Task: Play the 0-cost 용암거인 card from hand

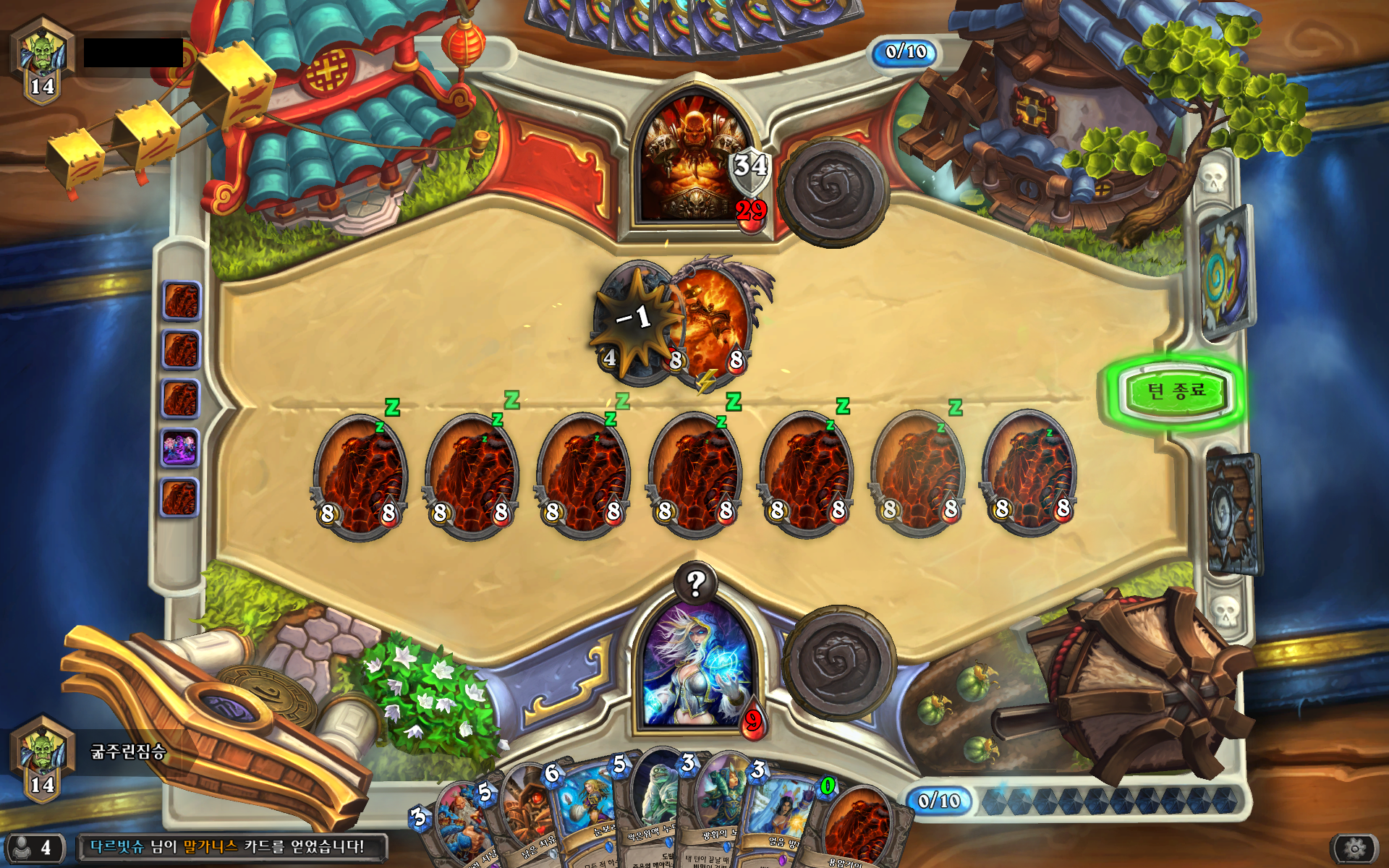Action: pos(861,828)
